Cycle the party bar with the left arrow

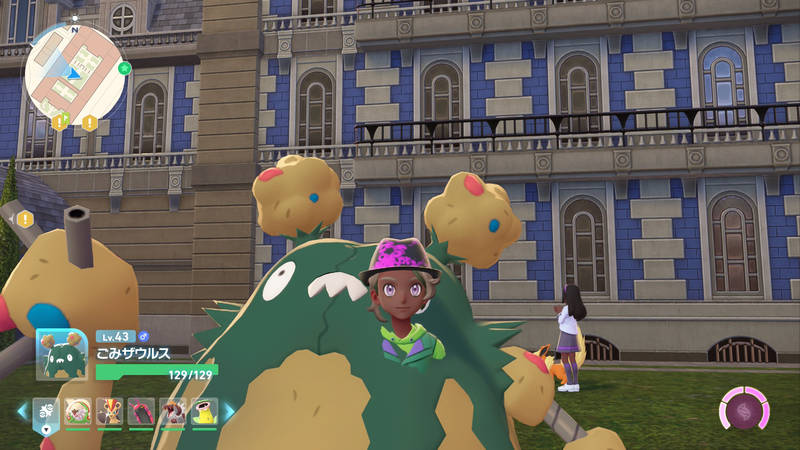[x=22, y=410]
